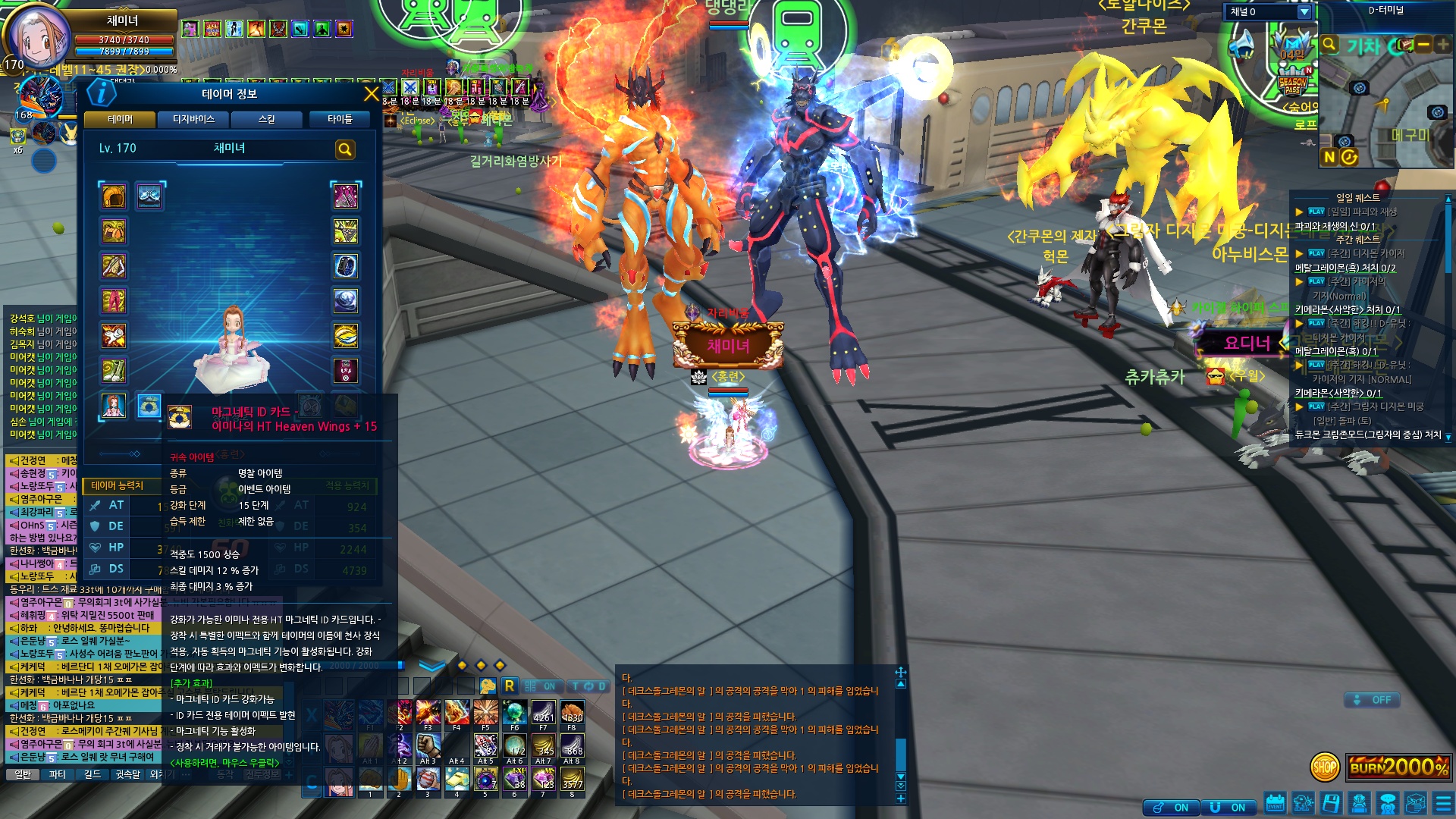Select the 타이틀 tab
The height and width of the screenshot is (819, 1456).
pyautogui.click(x=340, y=120)
